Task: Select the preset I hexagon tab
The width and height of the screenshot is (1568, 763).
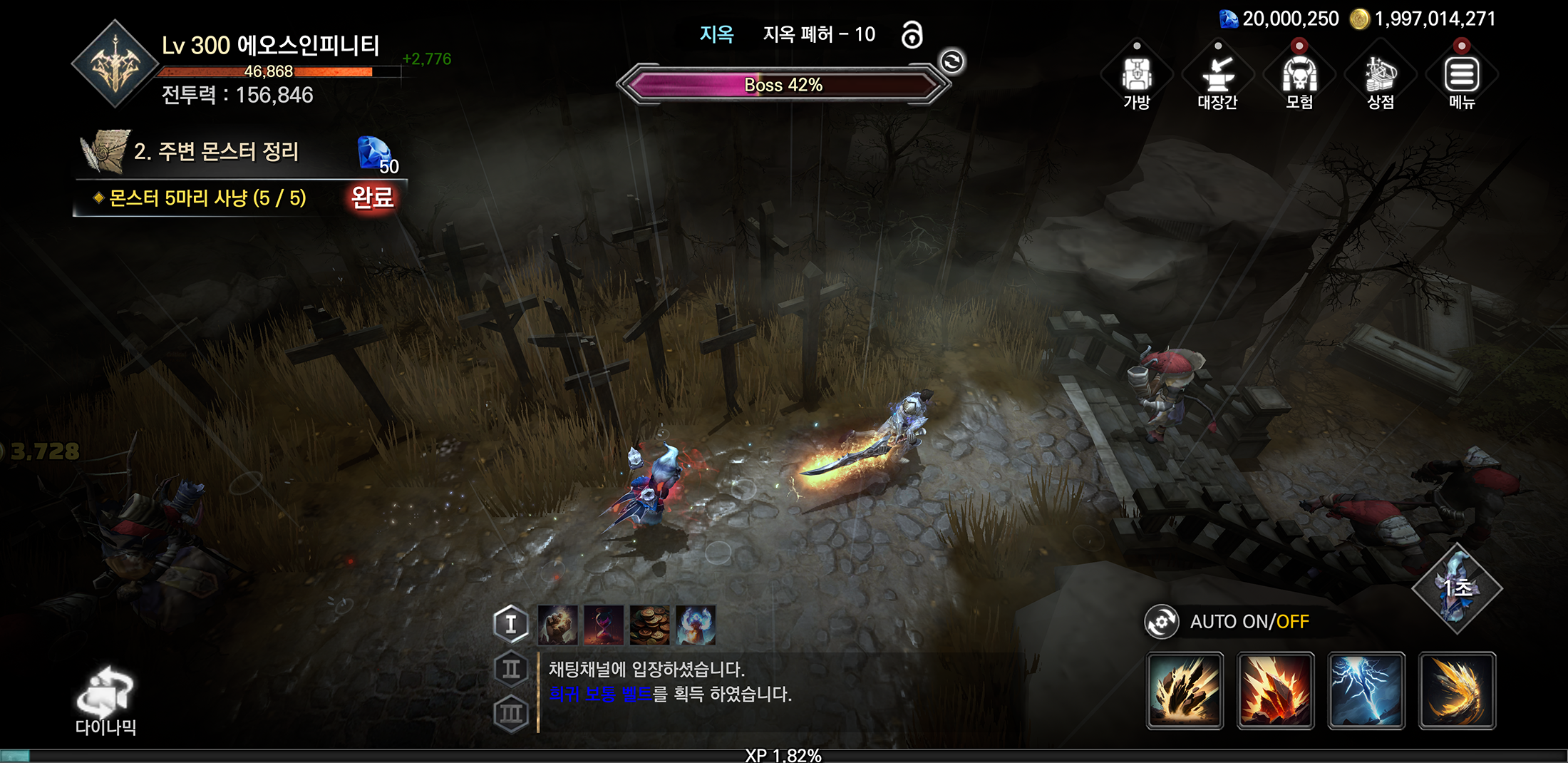Action: 511,624
